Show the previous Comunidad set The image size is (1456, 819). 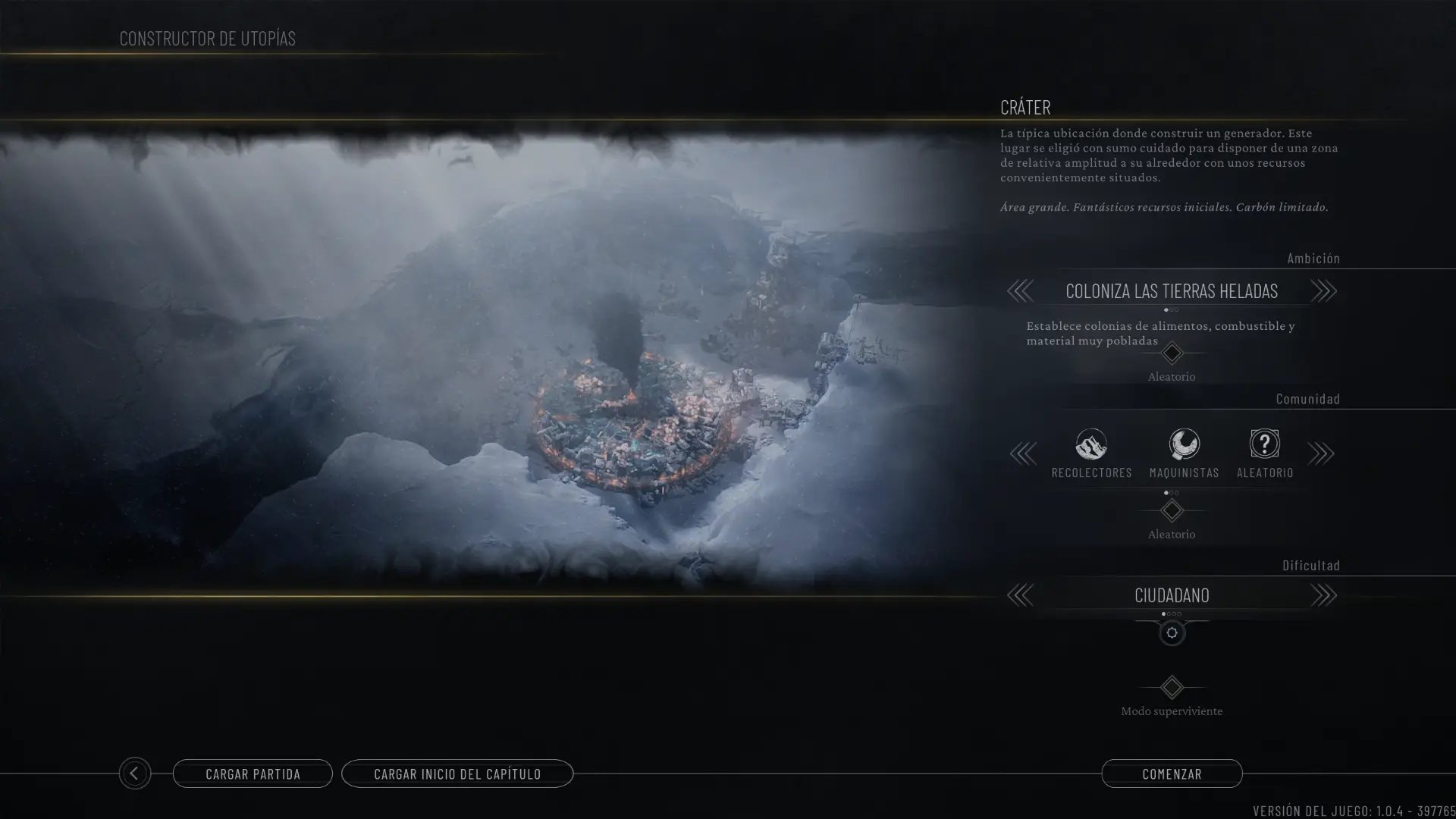tap(1023, 453)
